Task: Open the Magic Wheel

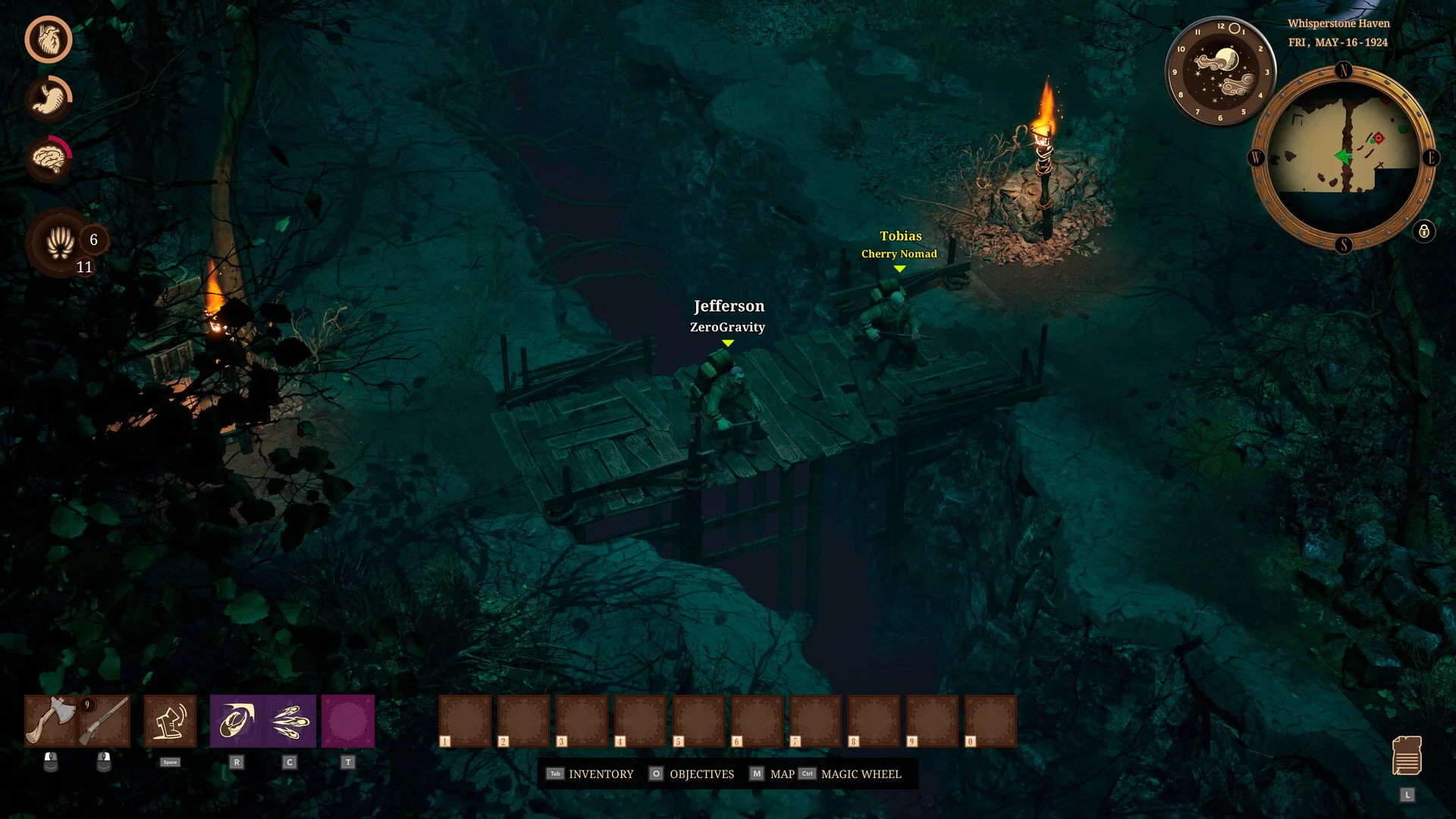Action: pyautogui.click(x=851, y=774)
